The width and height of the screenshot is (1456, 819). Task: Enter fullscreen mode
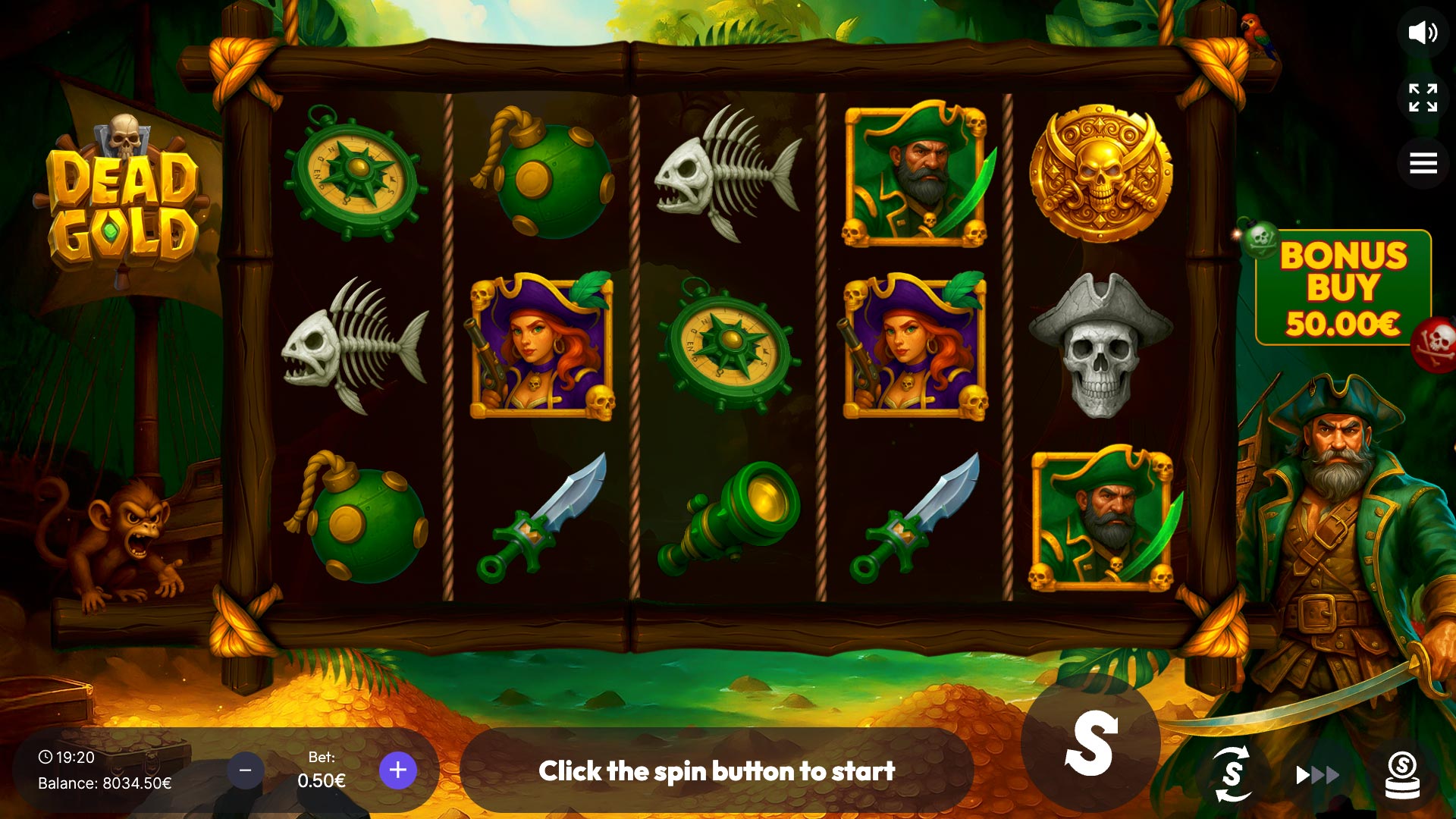click(x=1423, y=98)
